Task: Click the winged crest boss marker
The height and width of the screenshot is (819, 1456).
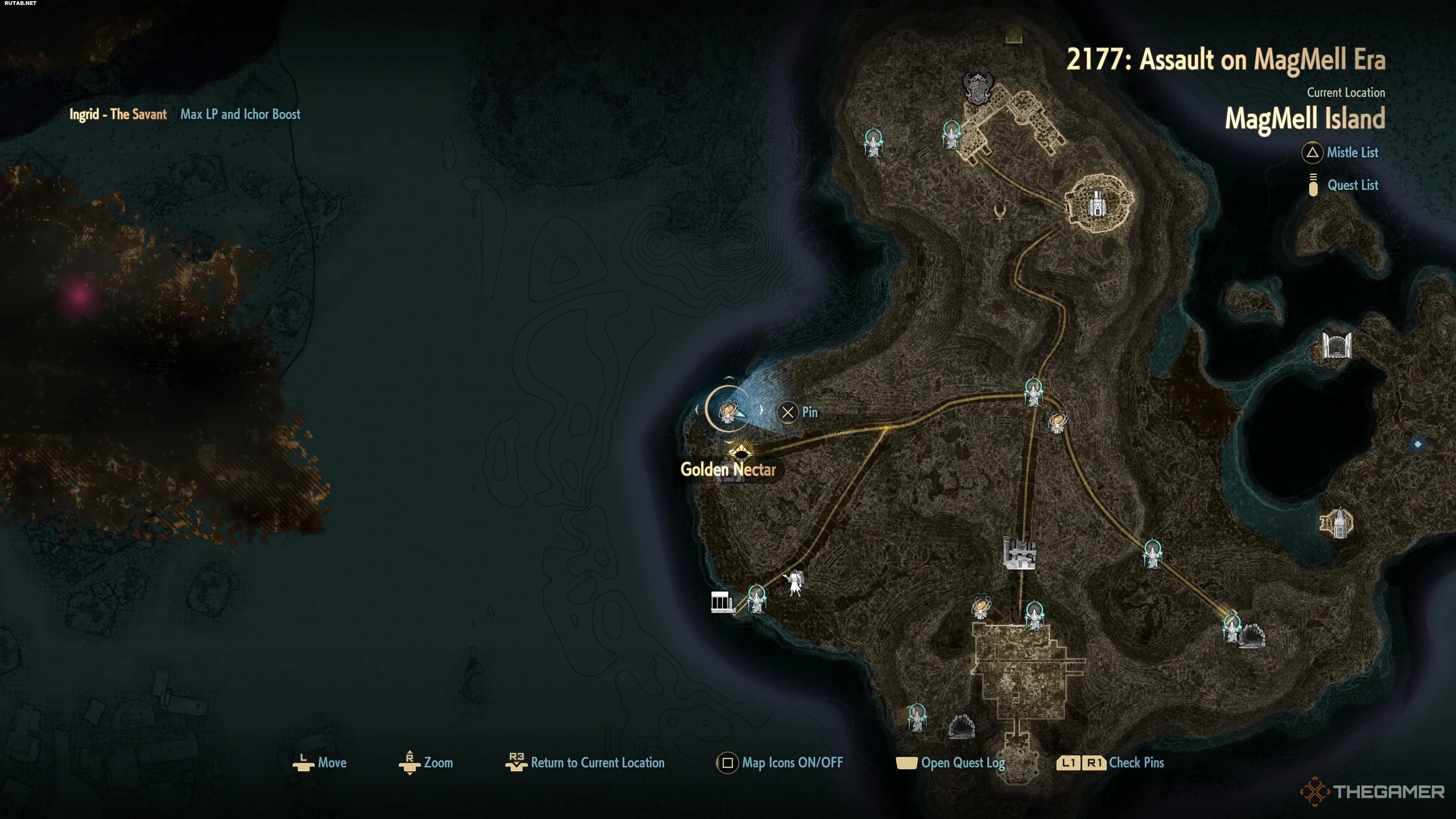Action: pyautogui.click(x=978, y=88)
